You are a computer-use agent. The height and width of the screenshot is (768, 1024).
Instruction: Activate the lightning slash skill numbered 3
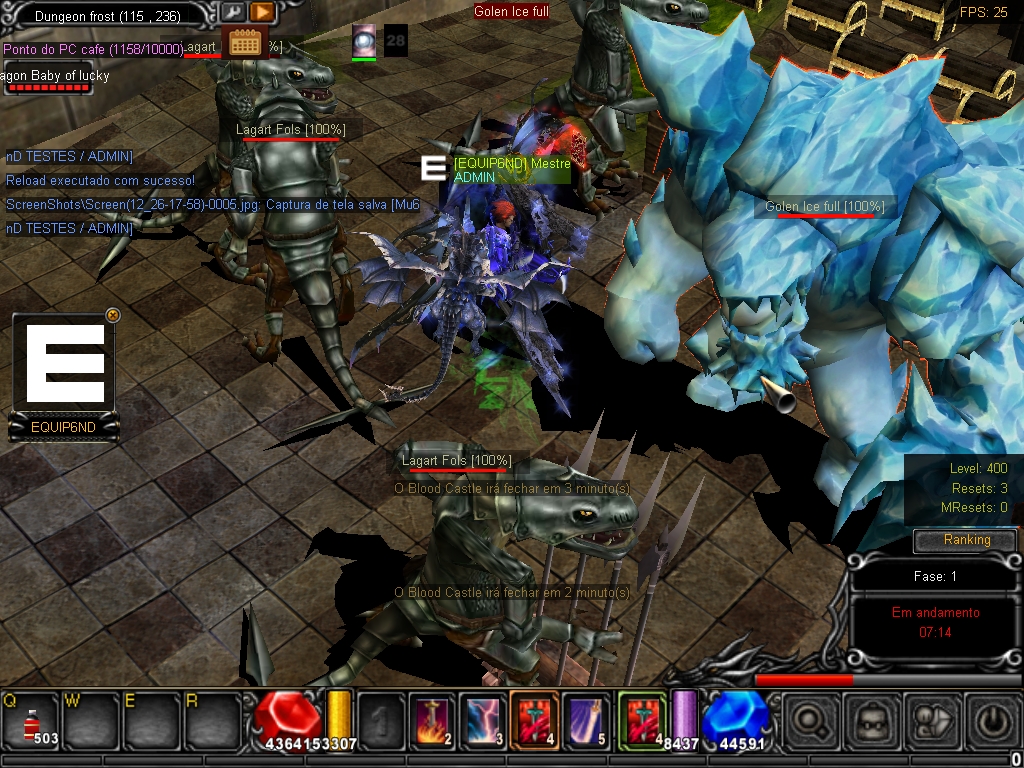point(484,720)
